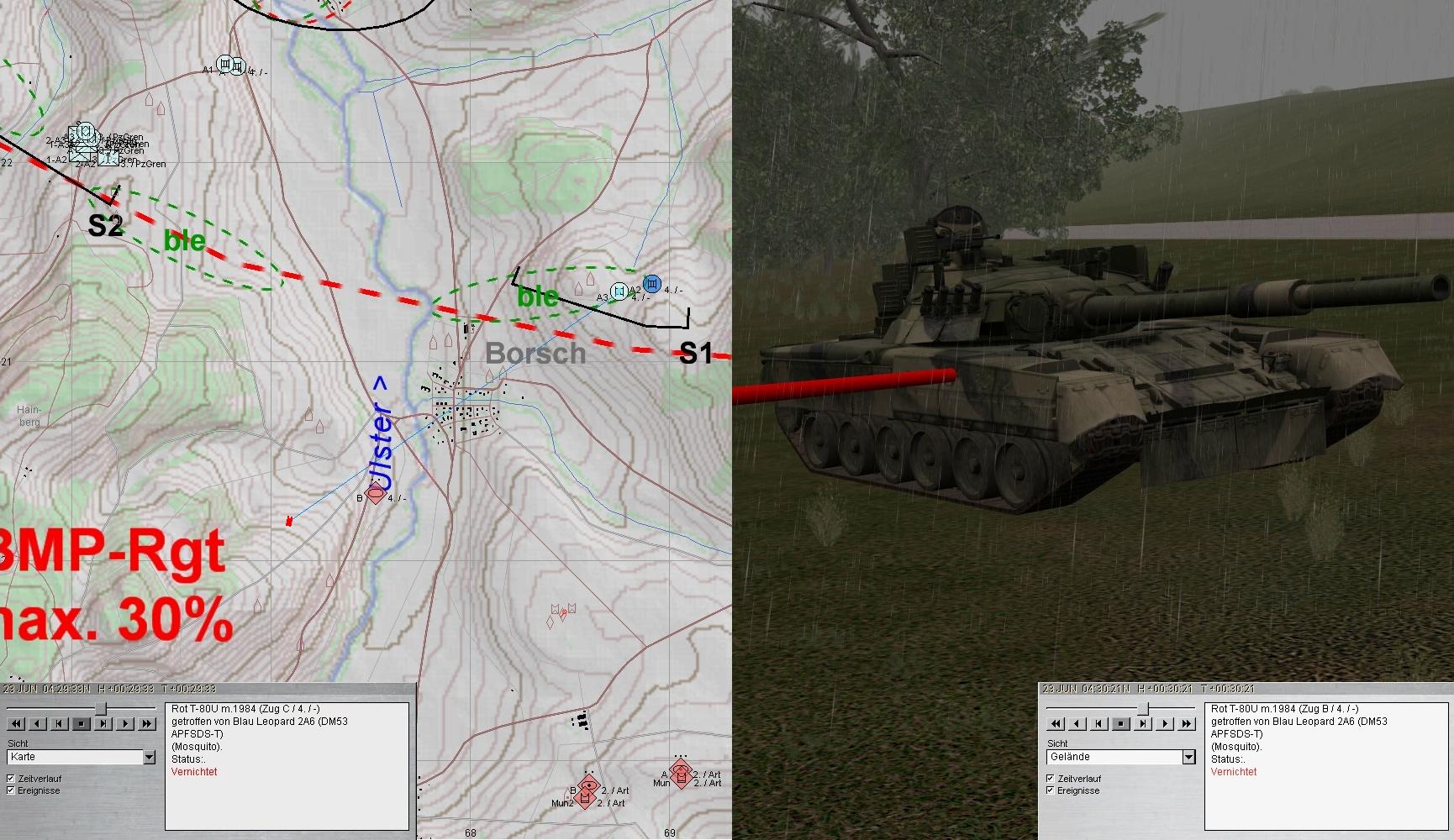Screen dimensions: 1454x840
Task: Toggle the Ereignisse checkbox in the Karte panel
Action: pos(11,790)
